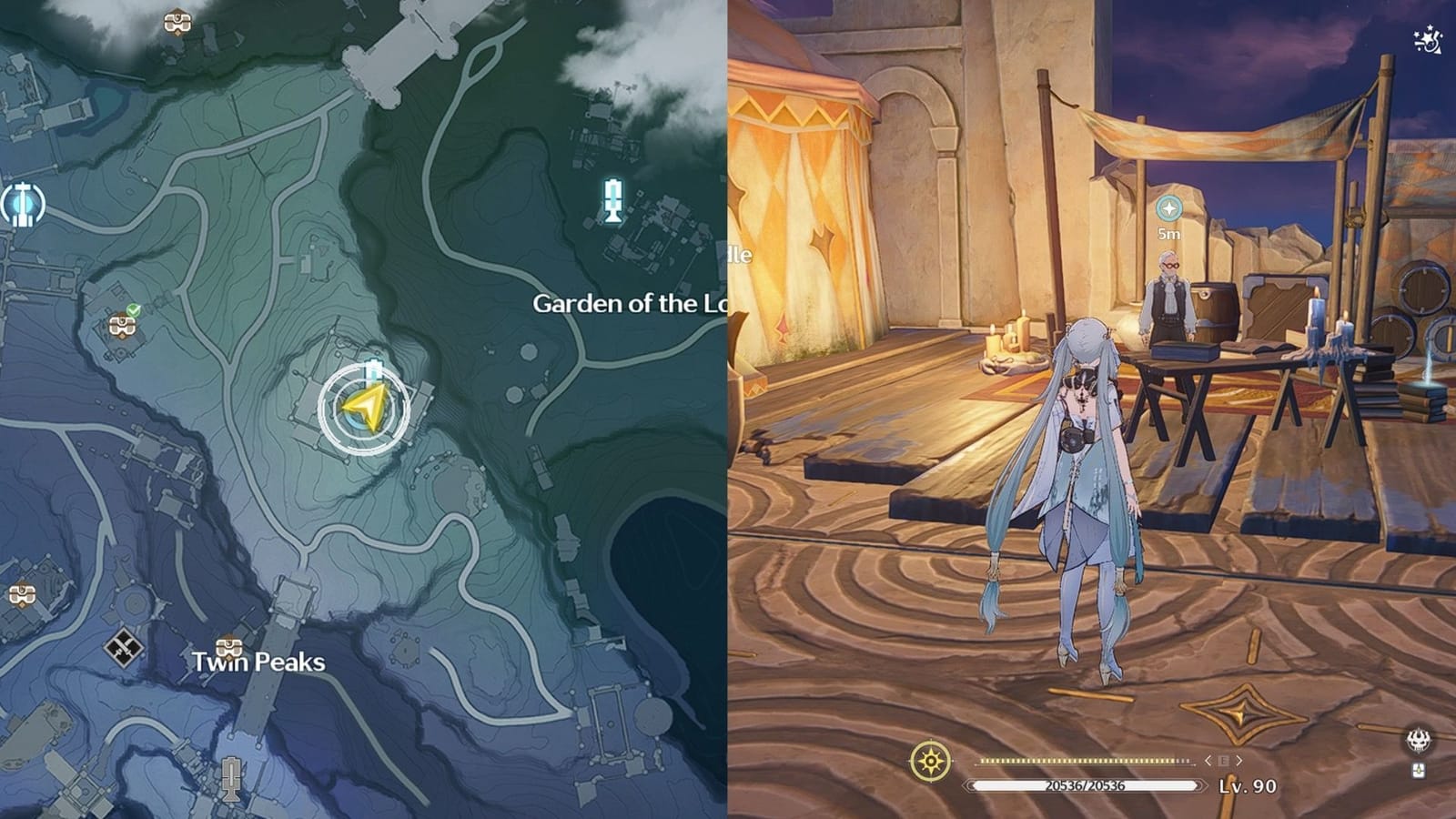The image size is (1456, 819).
Task: Click the glowing beacon icon near Garden label
Action: click(615, 202)
